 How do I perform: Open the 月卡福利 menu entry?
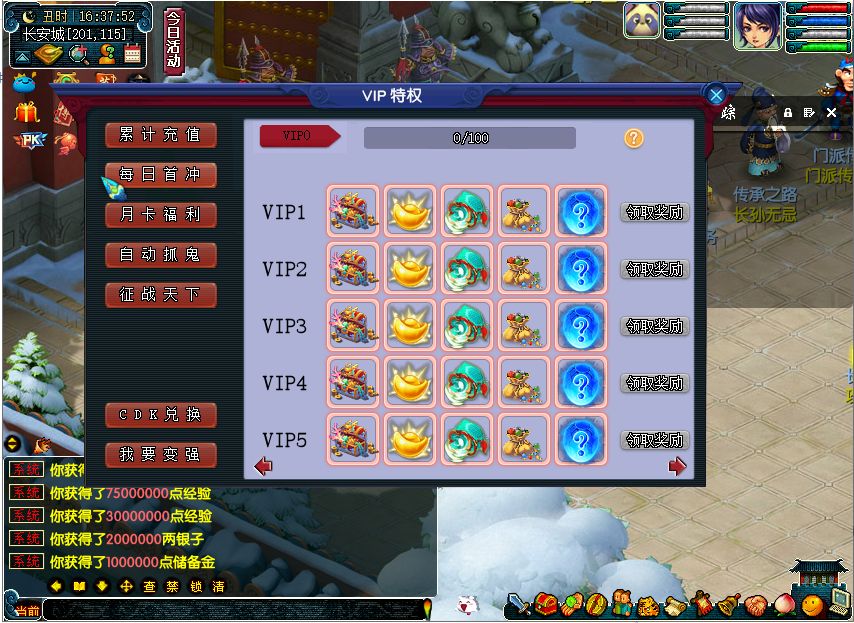[x=160, y=215]
